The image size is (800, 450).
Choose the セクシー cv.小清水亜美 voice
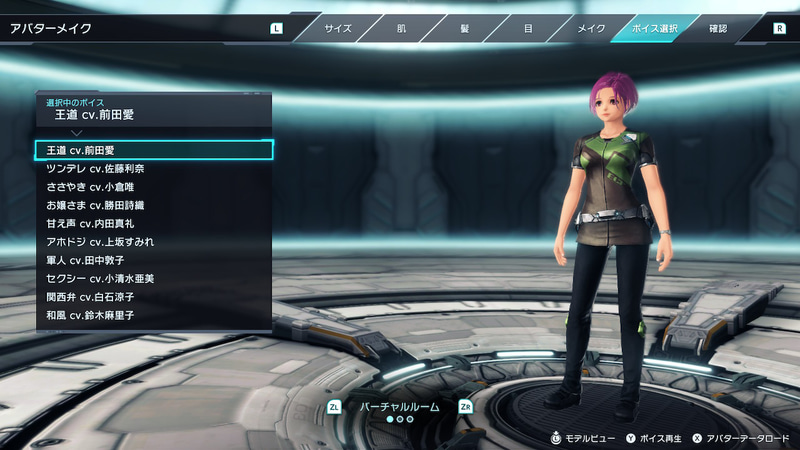(x=154, y=279)
